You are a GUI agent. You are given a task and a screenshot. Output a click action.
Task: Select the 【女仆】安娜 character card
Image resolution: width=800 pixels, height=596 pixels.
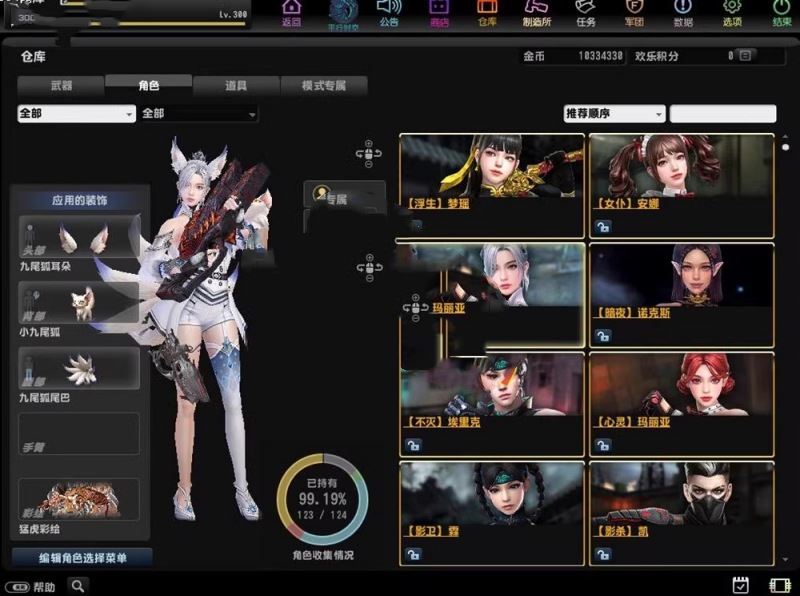(681, 184)
